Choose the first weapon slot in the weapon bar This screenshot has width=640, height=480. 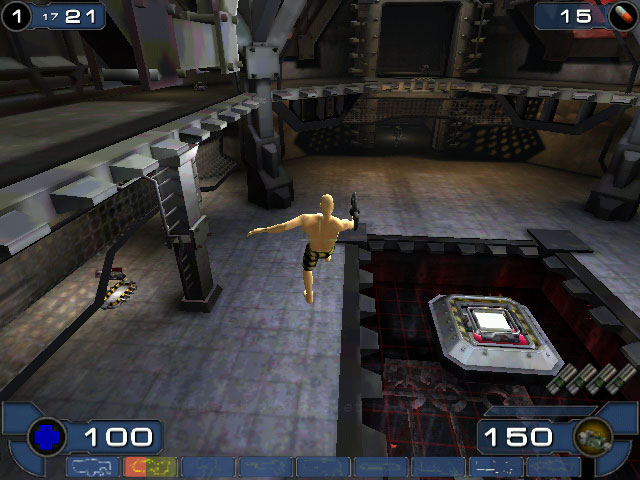93,466
